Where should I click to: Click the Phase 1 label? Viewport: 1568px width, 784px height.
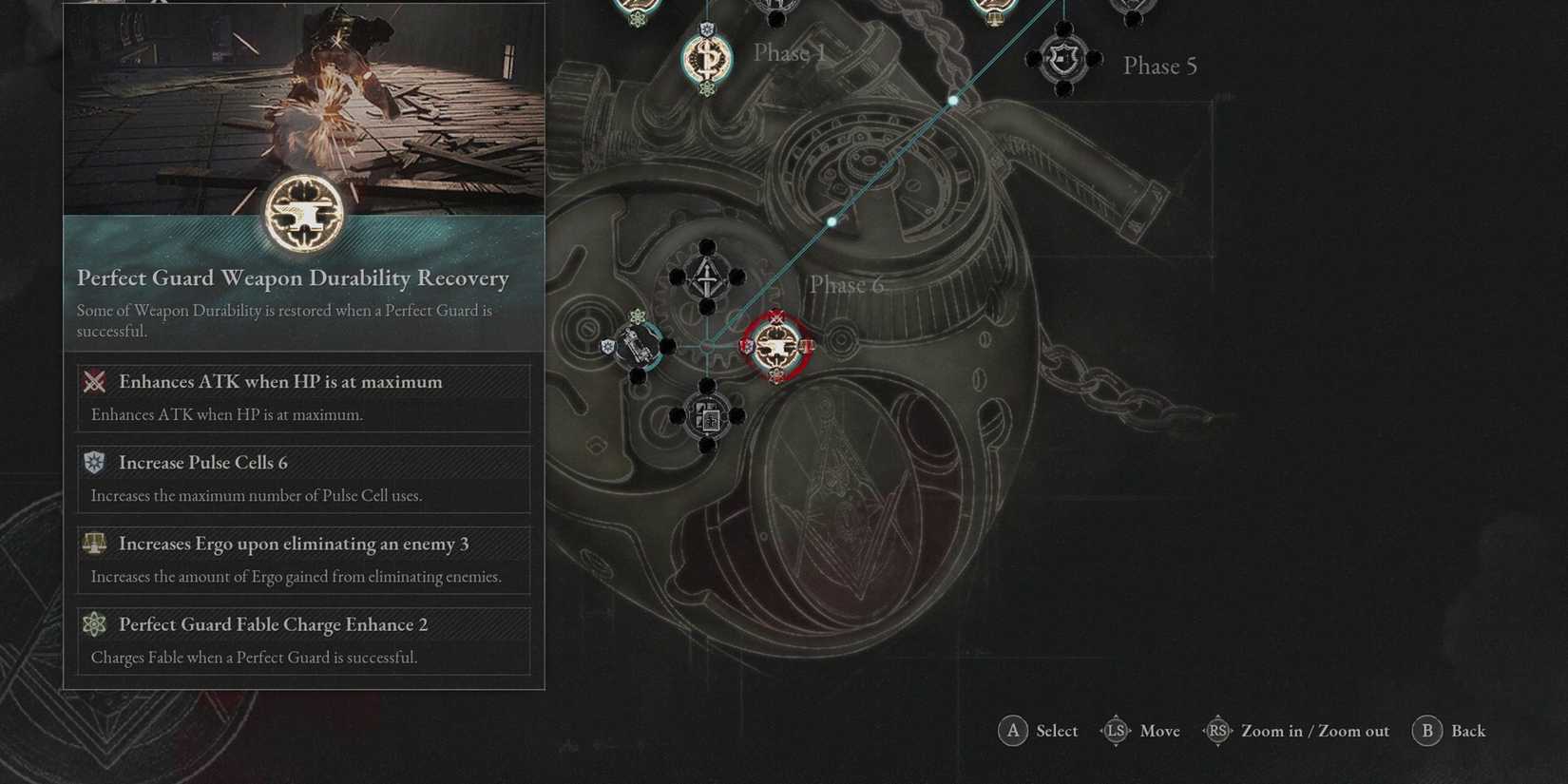[787, 53]
